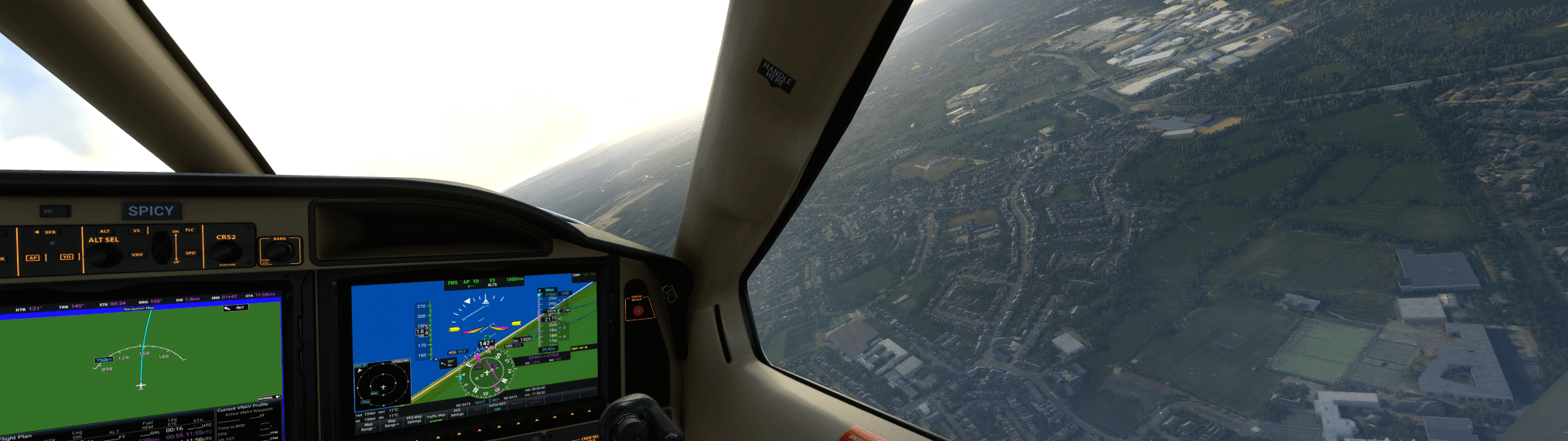Viewport: 1568px width, 441px height.
Task: Click the CRS2 course knob
Action: (x=226, y=251)
